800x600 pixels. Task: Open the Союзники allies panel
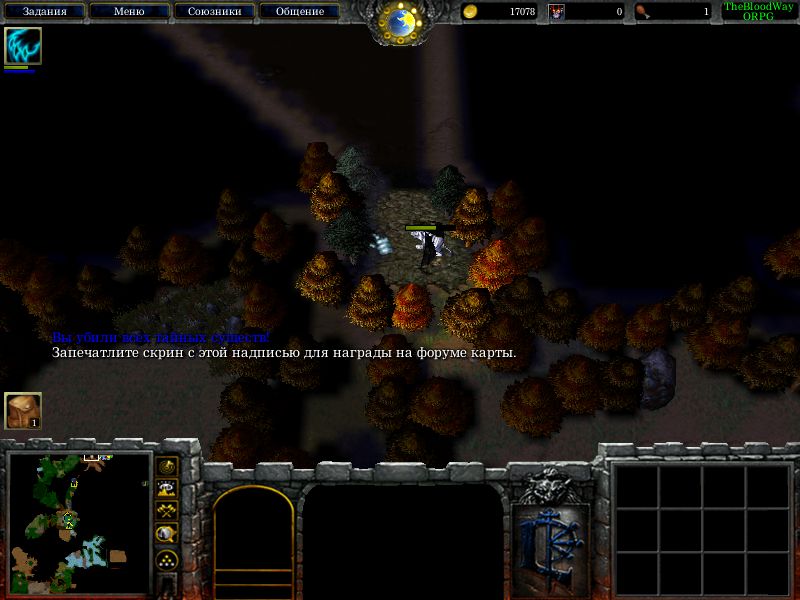pos(213,12)
